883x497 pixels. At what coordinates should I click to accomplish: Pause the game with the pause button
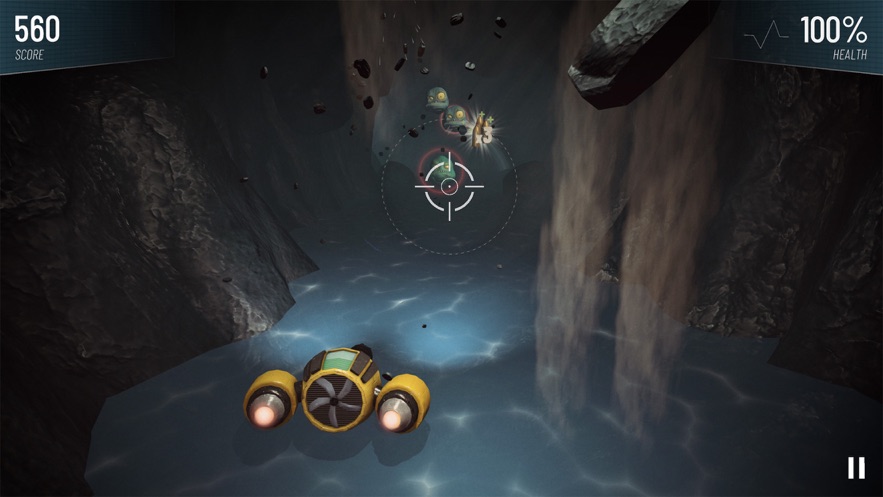point(856,467)
